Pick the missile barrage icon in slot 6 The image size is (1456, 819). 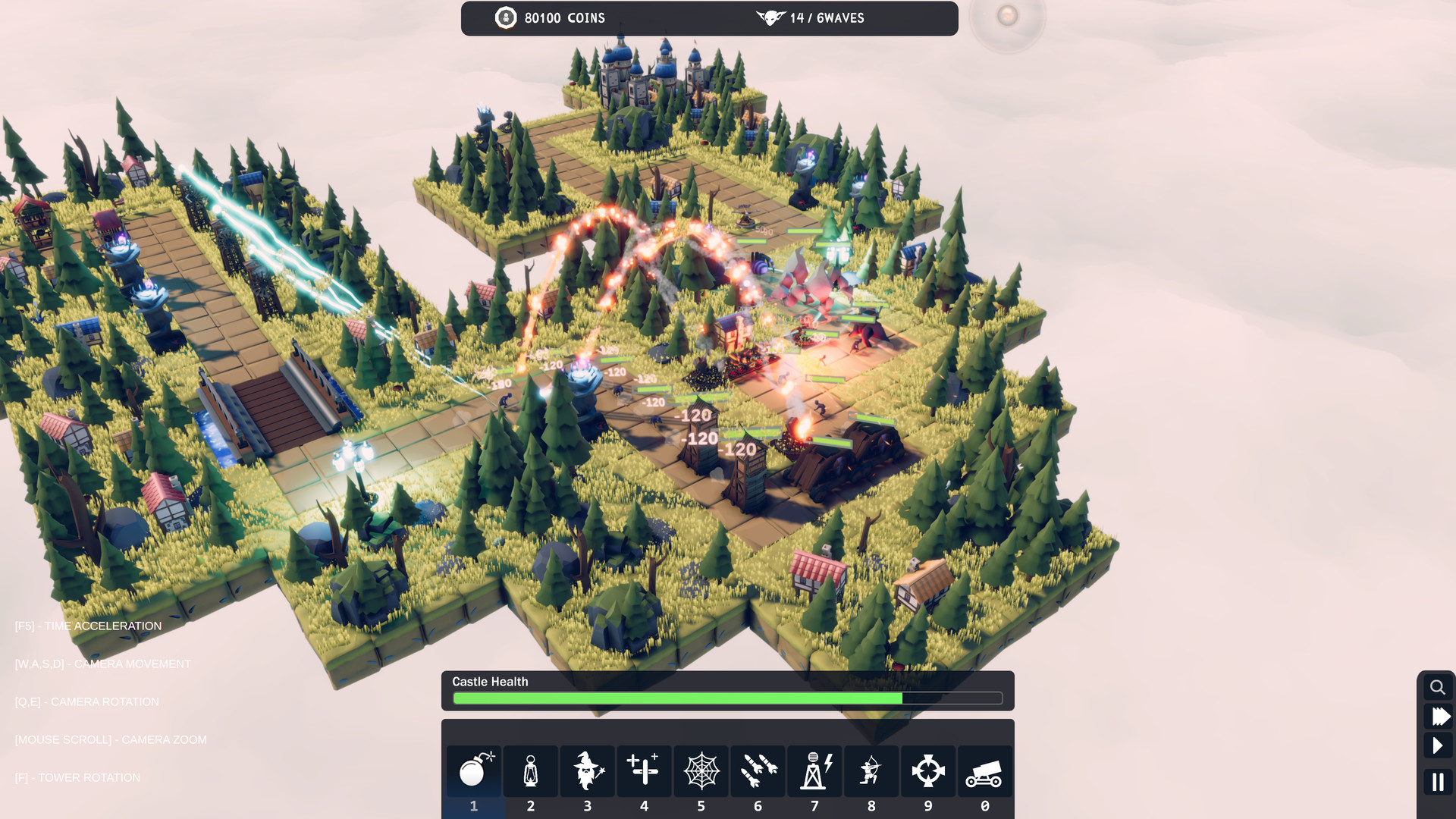click(x=758, y=770)
